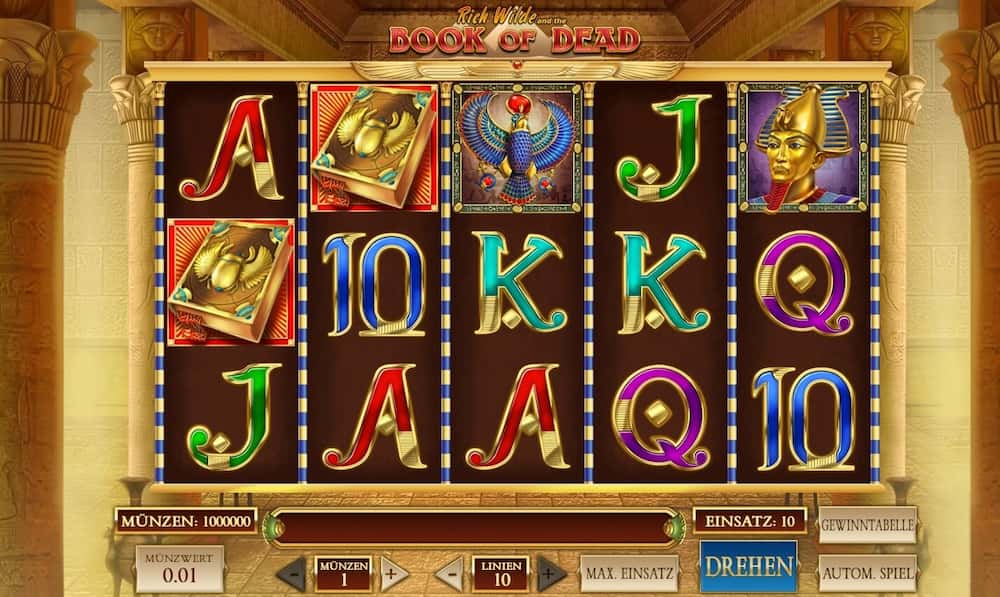Start Autom. Spiel autoplay
The width and height of the screenshot is (1000, 597).
[x=867, y=573]
